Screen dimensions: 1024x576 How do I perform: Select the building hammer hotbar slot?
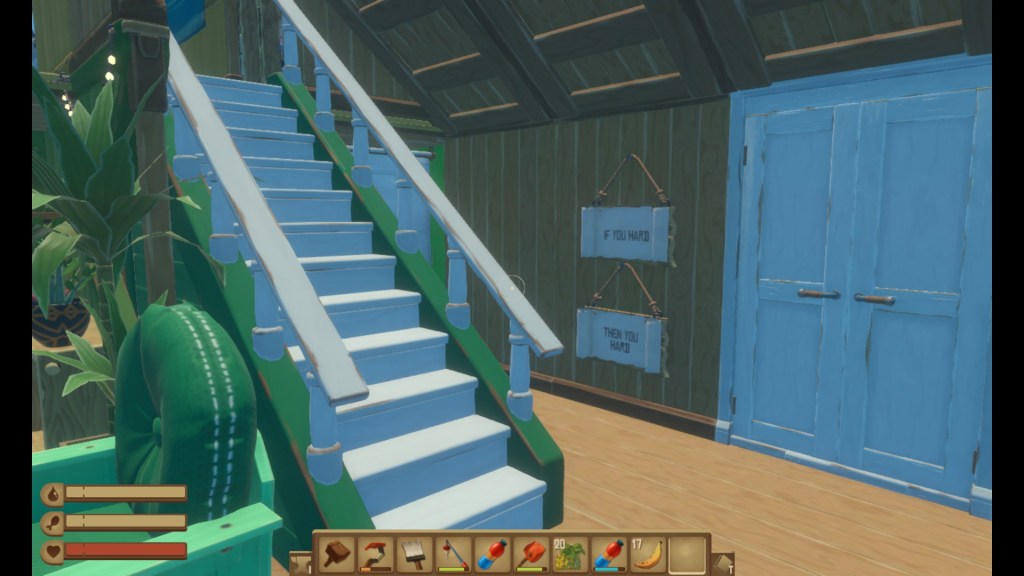coord(336,553)
